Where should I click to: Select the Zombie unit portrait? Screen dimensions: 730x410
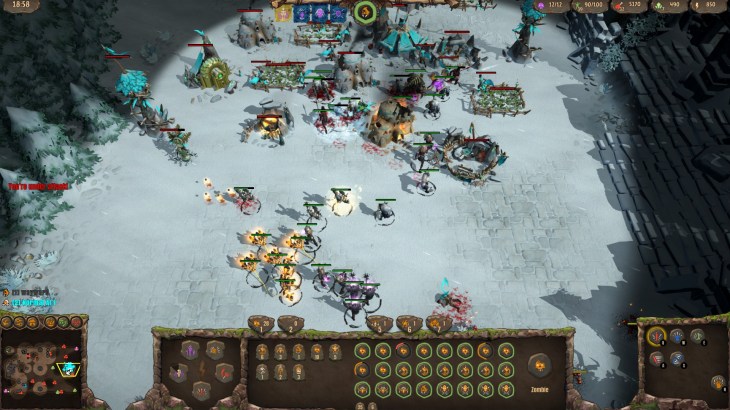(x=539, y=364)
